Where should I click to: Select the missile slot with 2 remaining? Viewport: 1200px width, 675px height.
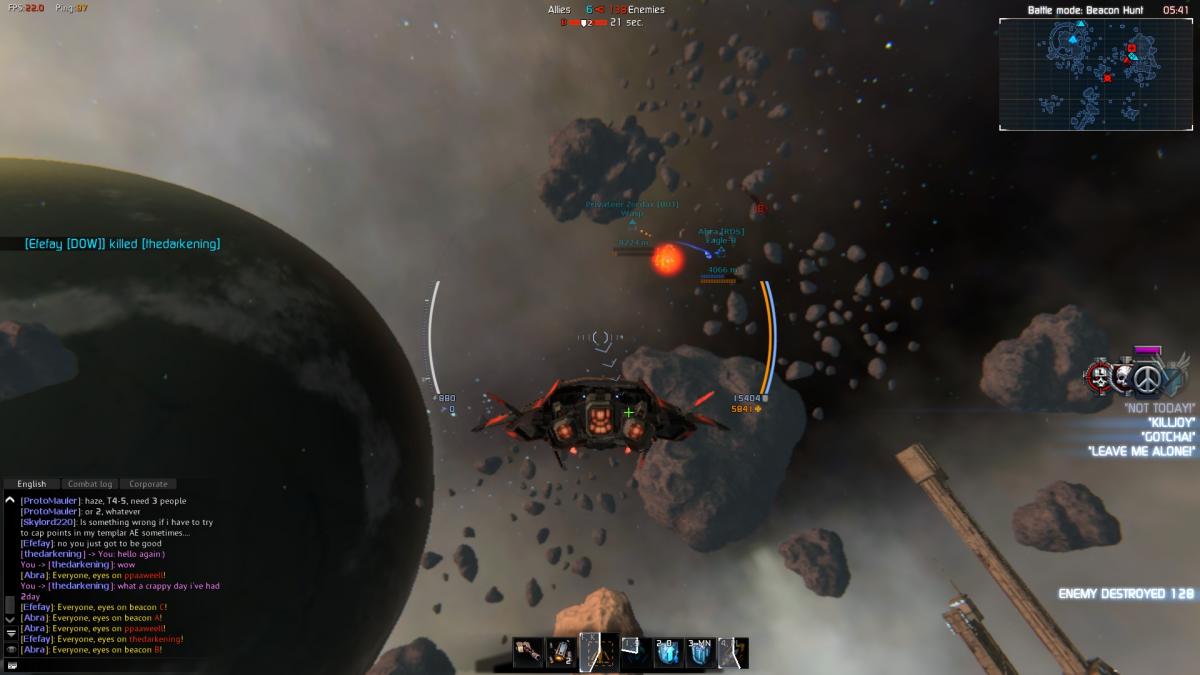pyautogui.click(x=561, y=653)
